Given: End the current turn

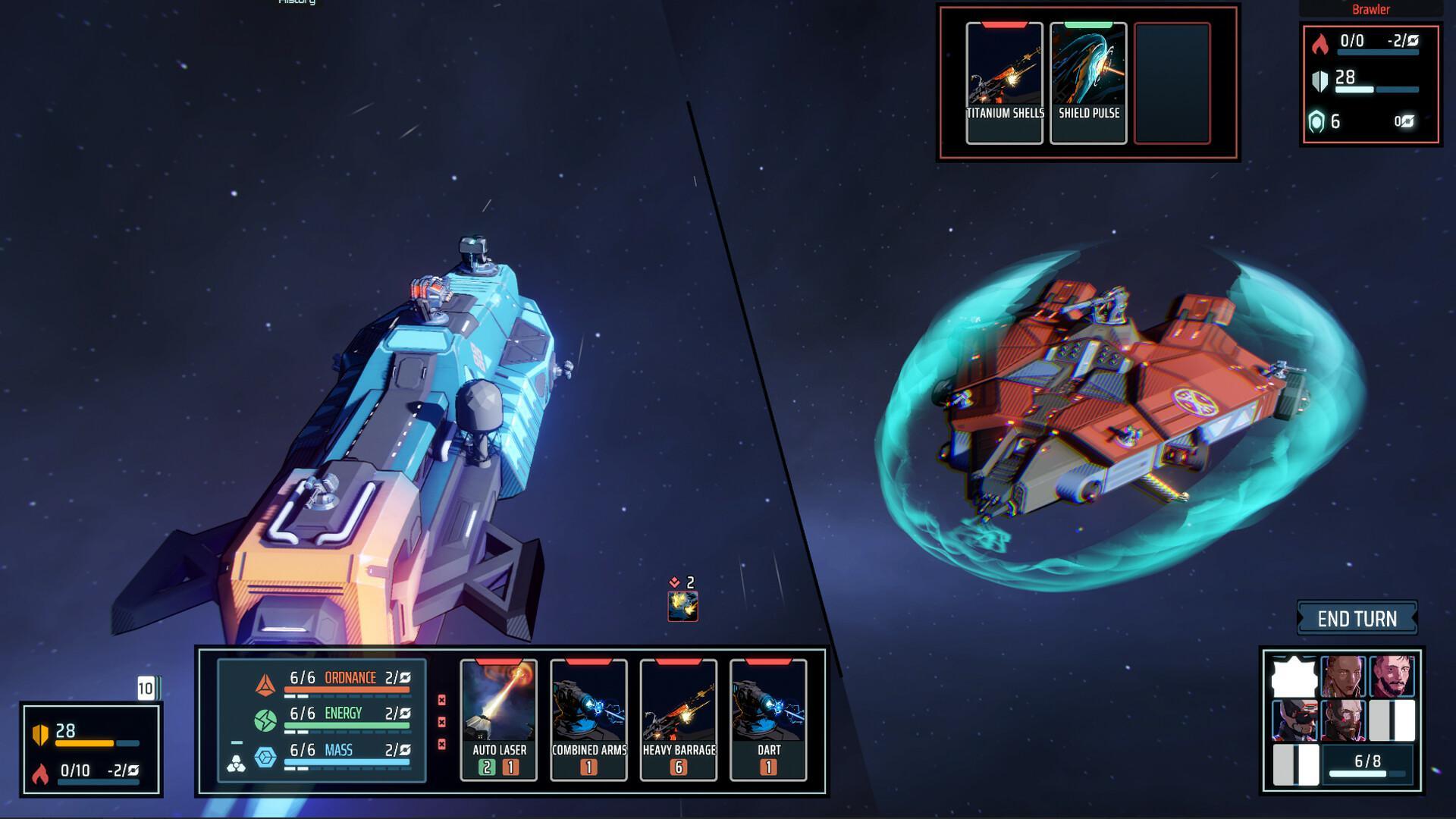Looking at the screenshot, I should tap(1357, 619).
